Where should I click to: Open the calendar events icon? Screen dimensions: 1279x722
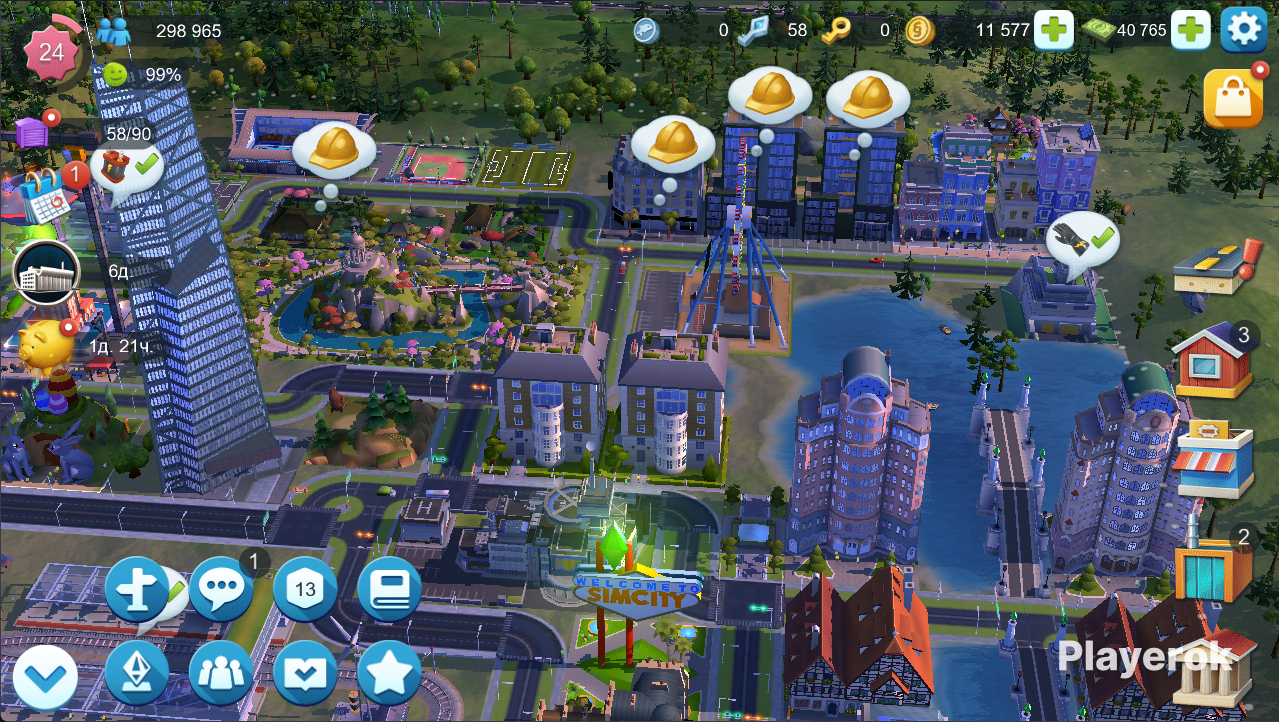44,194
